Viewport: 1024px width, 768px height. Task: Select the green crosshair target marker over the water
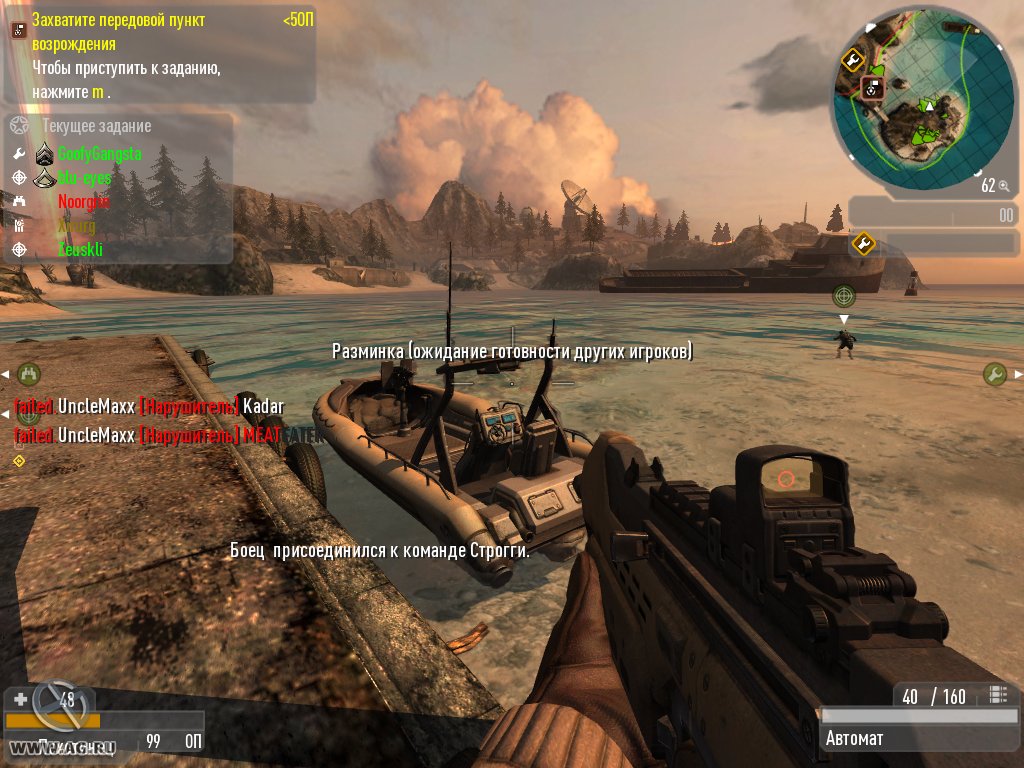pyautogui.click(x=844, y=295)
